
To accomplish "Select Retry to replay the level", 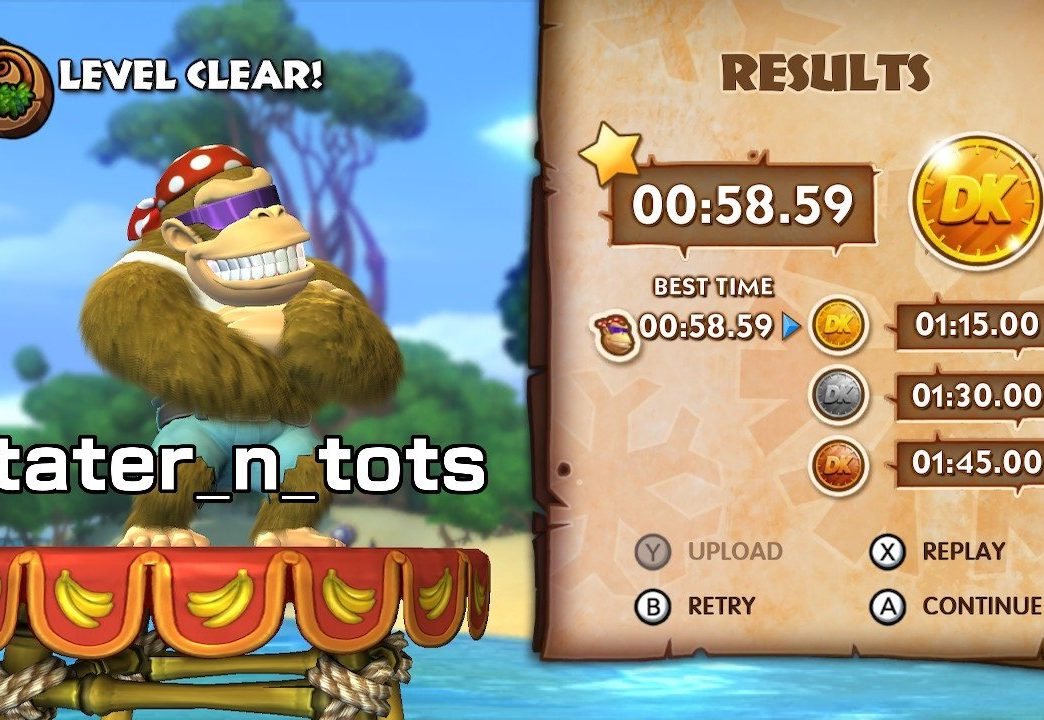I will 697,605.
